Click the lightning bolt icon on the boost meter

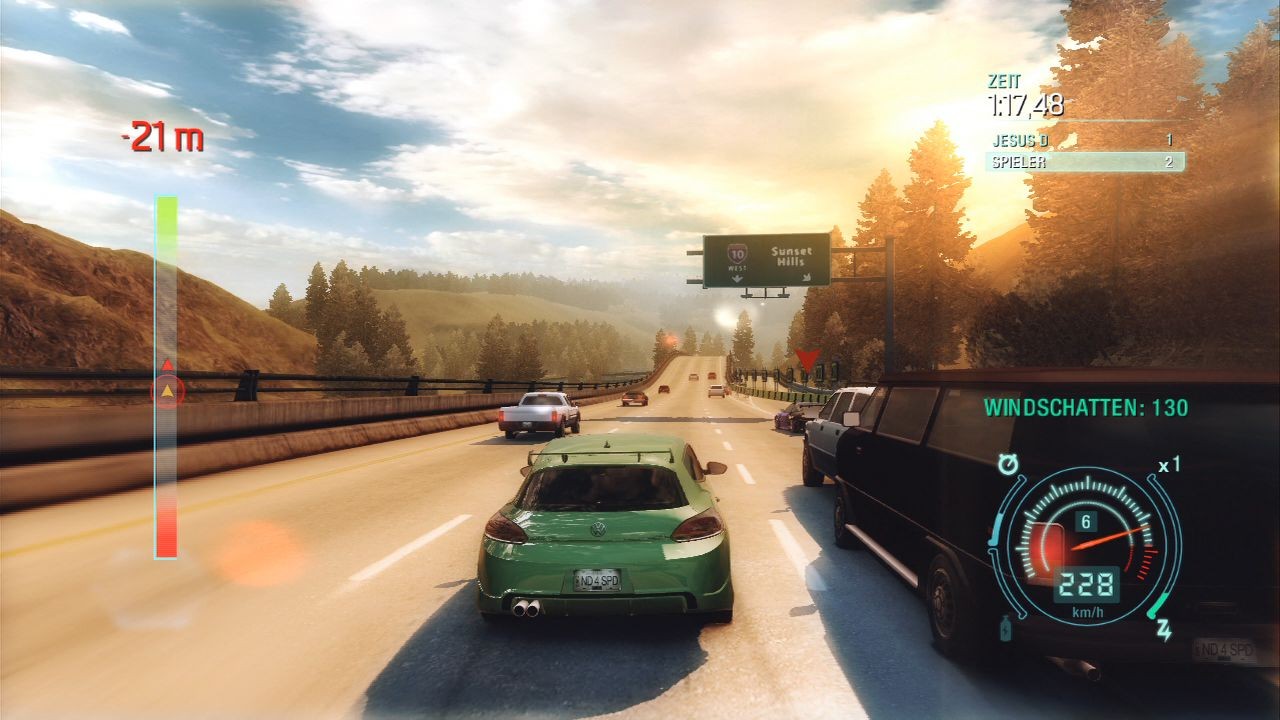[1164, 628]
